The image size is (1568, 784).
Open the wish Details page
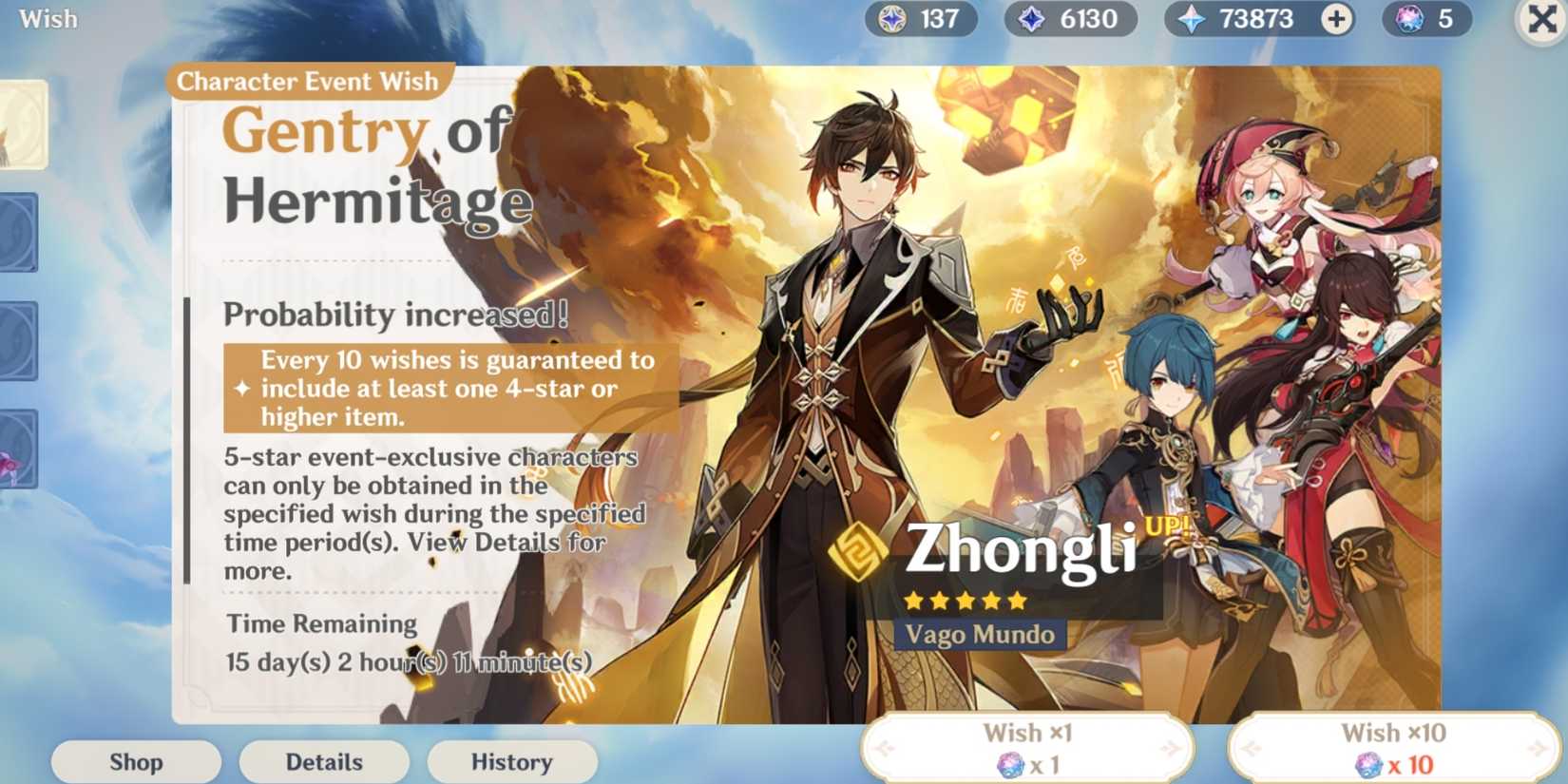323,761
